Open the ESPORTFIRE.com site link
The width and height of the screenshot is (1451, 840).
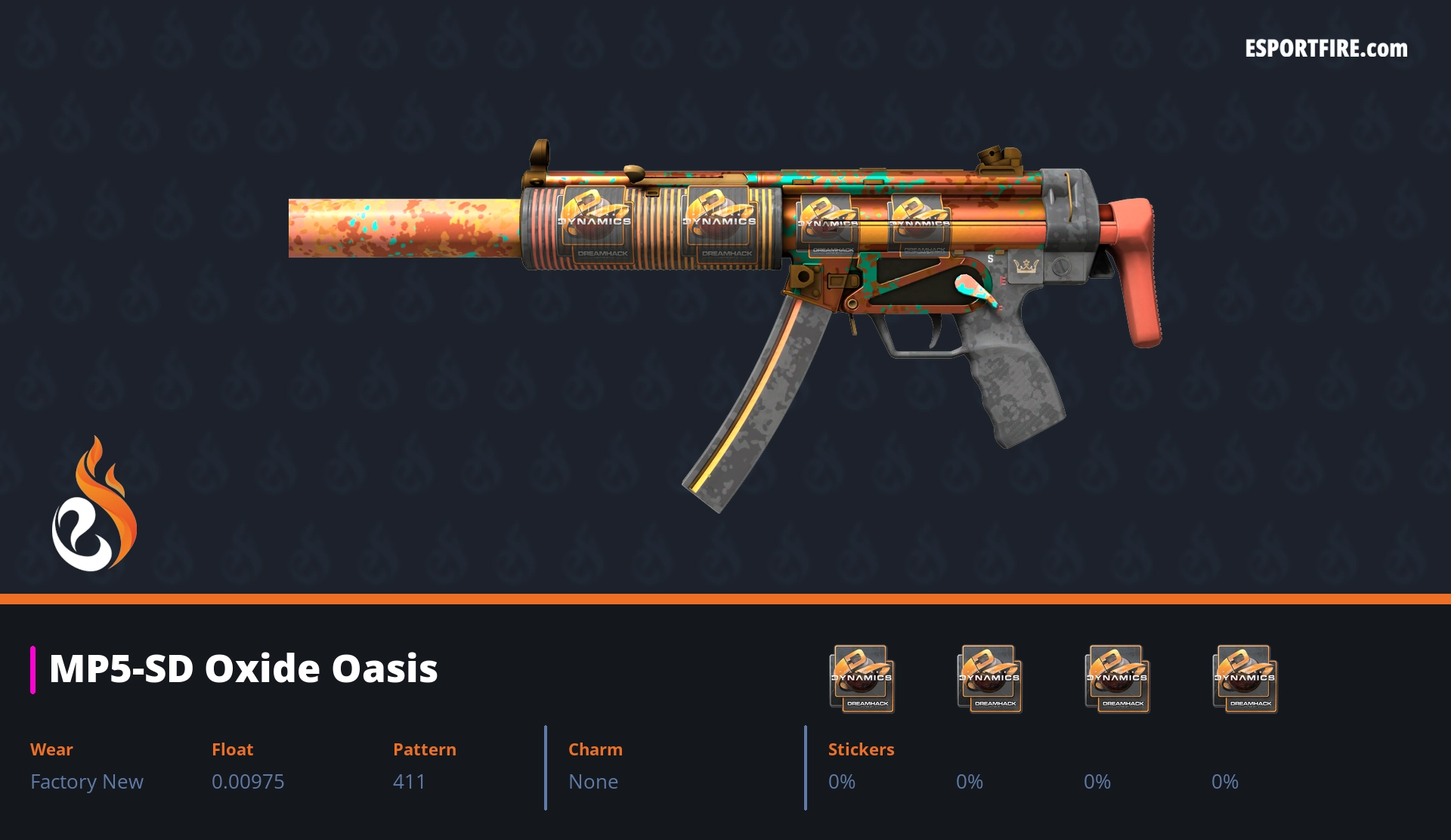point(1326,49)
